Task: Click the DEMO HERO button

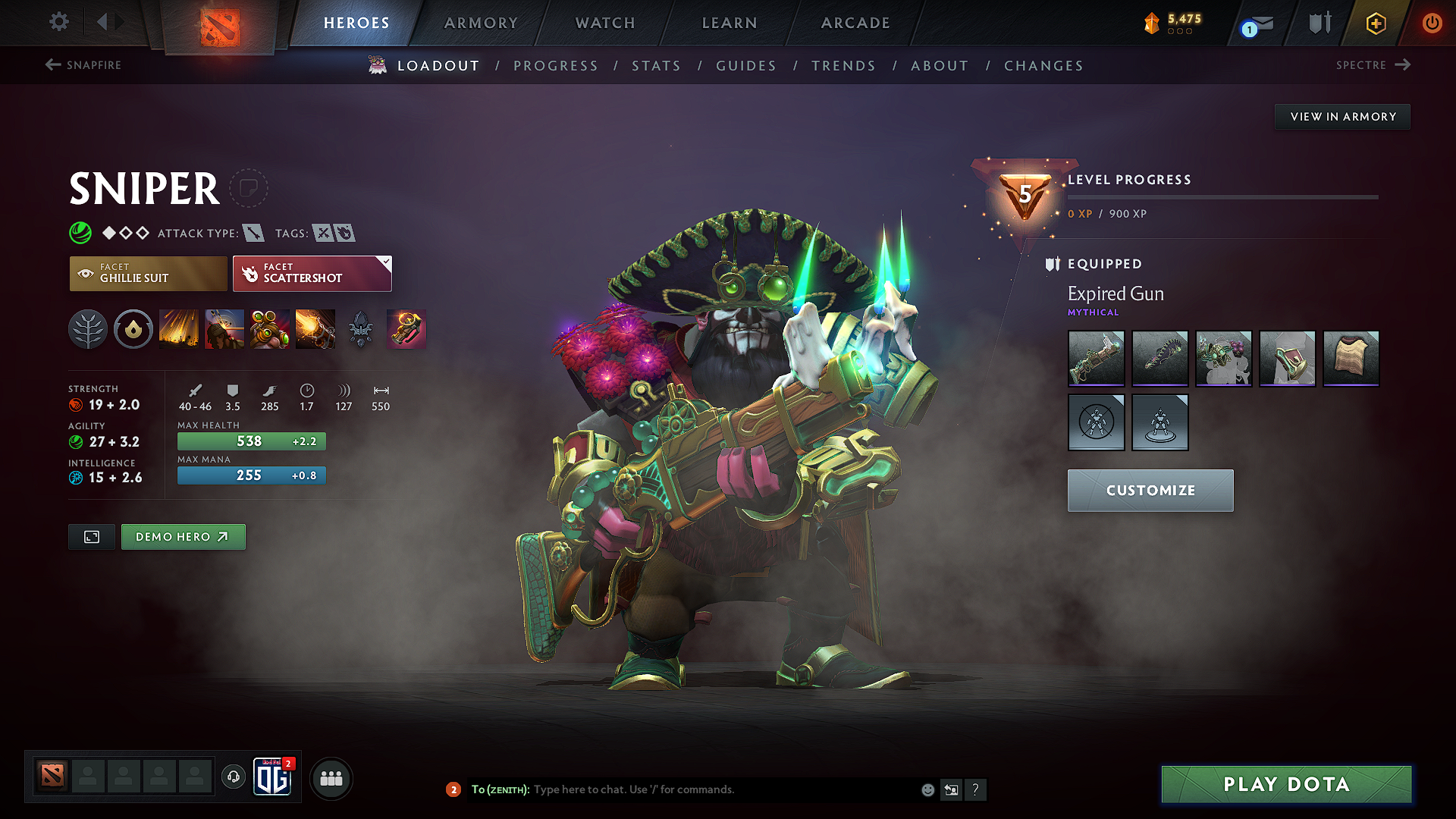Action: point(183,536)
